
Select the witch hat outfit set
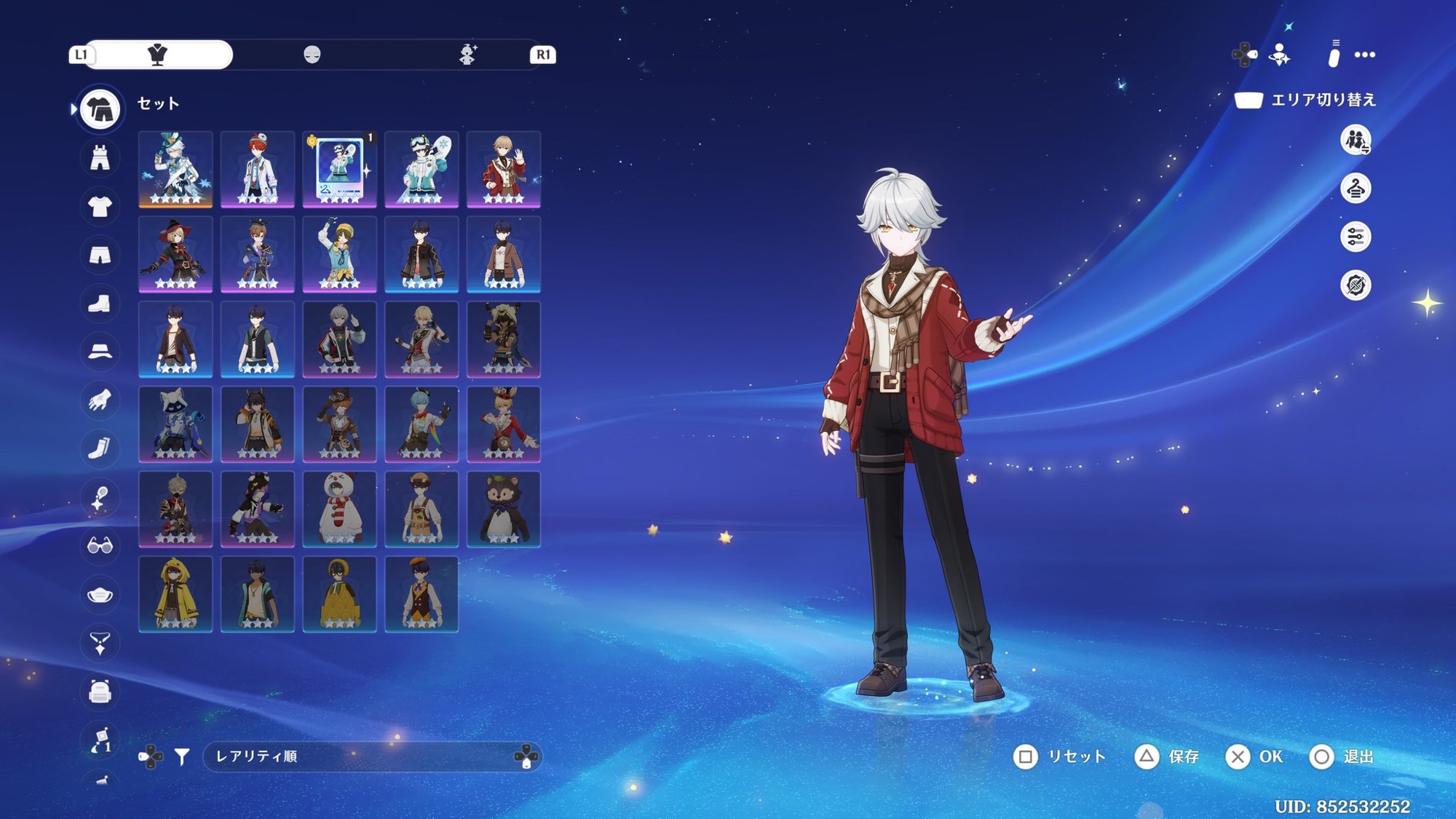(175, 254)
